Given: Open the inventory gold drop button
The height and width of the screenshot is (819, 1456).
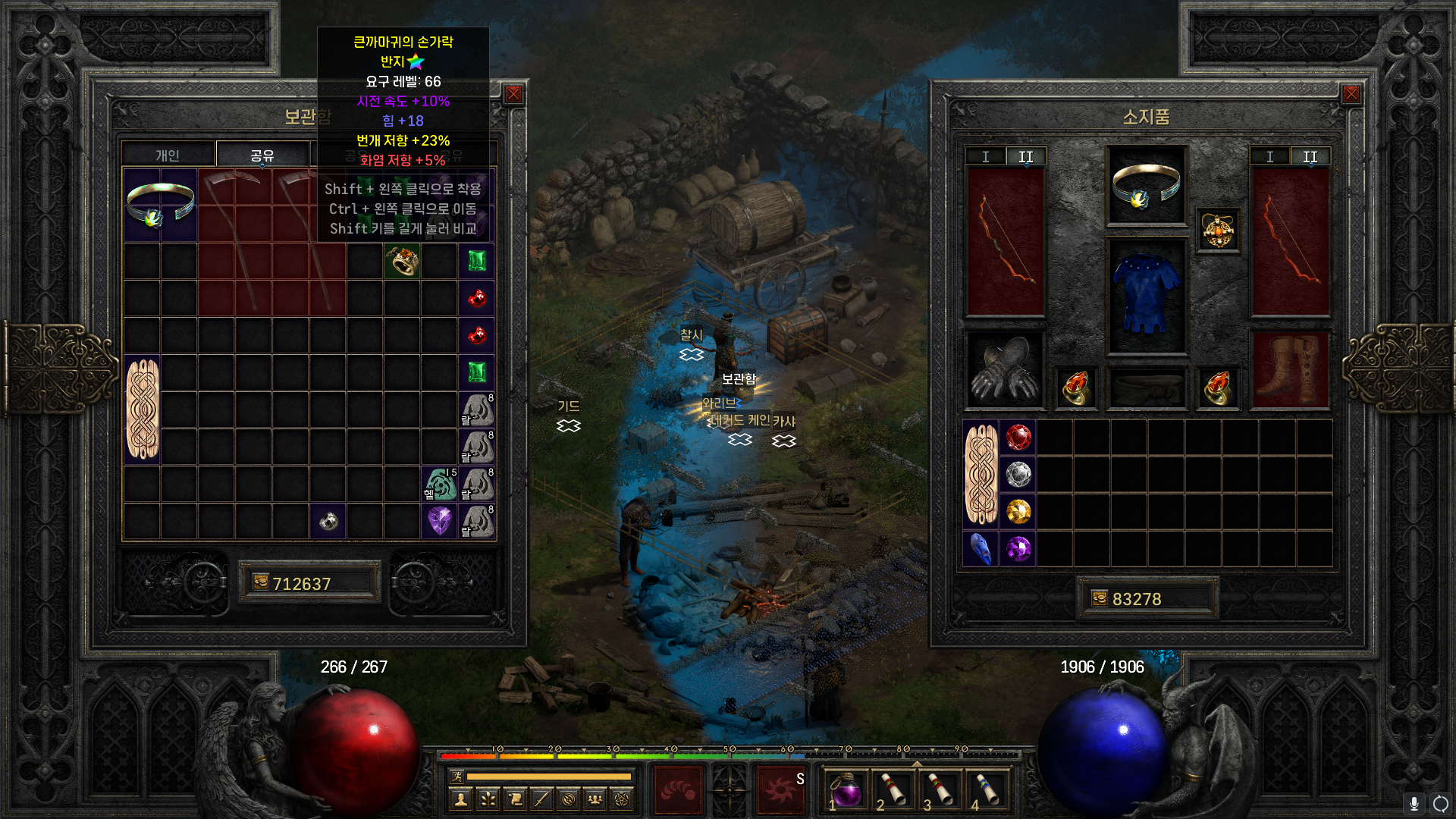Looking at the screenshot, I should tap(1100, 598).
